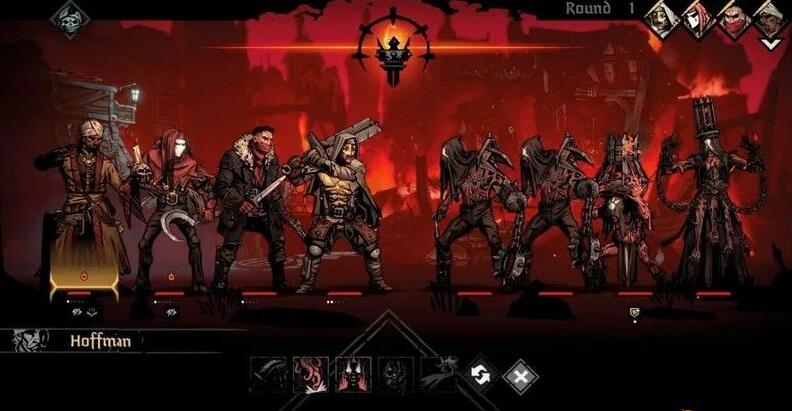This screenshot has height=411, width=792.
Task: Select the red-bandana turn-order portrait
Action: point(734,18)
